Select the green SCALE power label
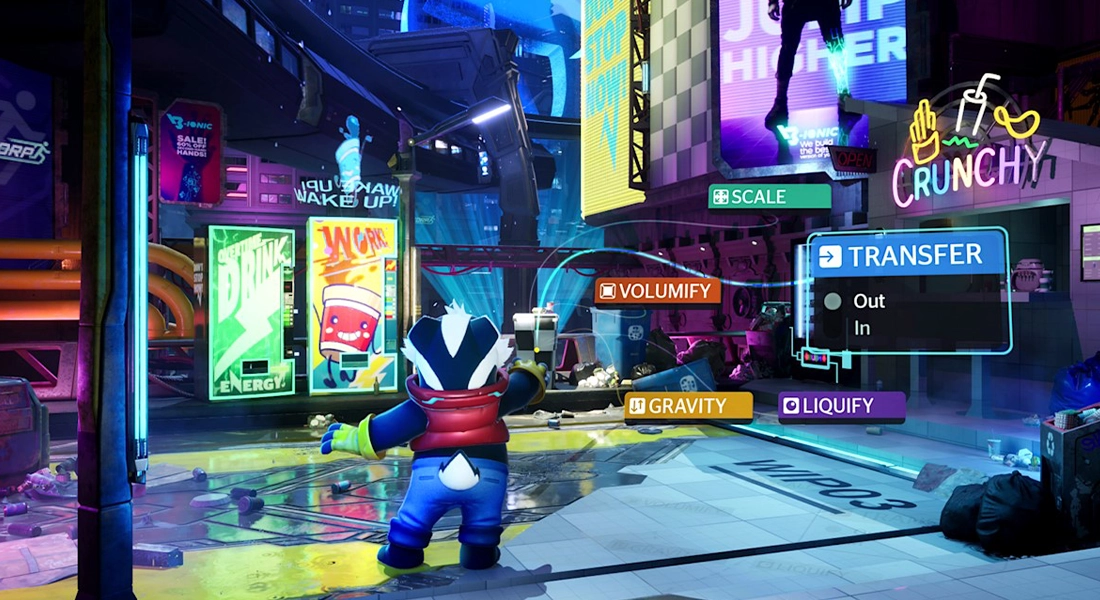The image size is (1100, 600). coord(769,197)
